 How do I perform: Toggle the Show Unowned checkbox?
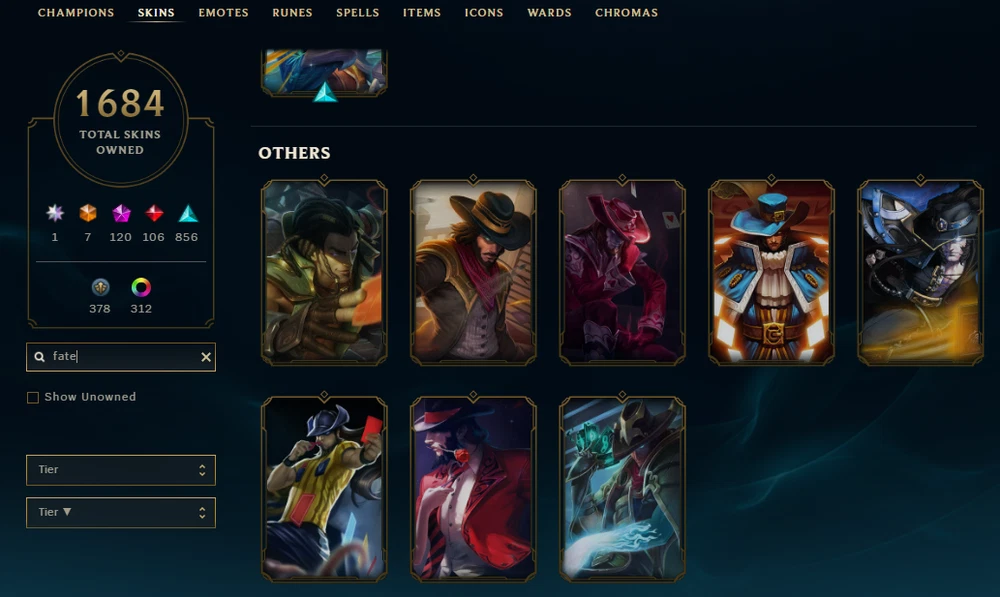point(33,397)
